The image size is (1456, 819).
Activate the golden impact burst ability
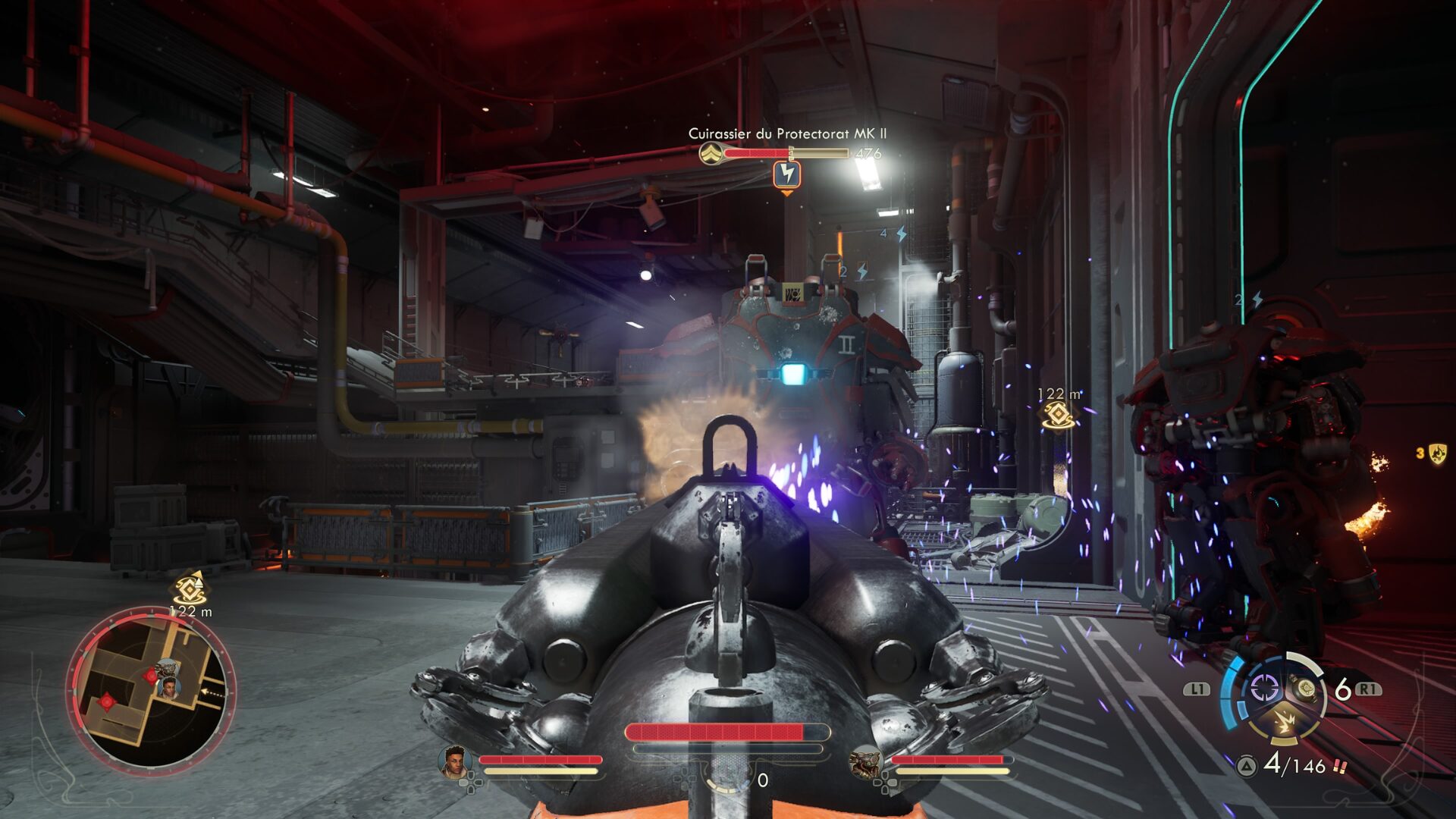point(1284,722)
